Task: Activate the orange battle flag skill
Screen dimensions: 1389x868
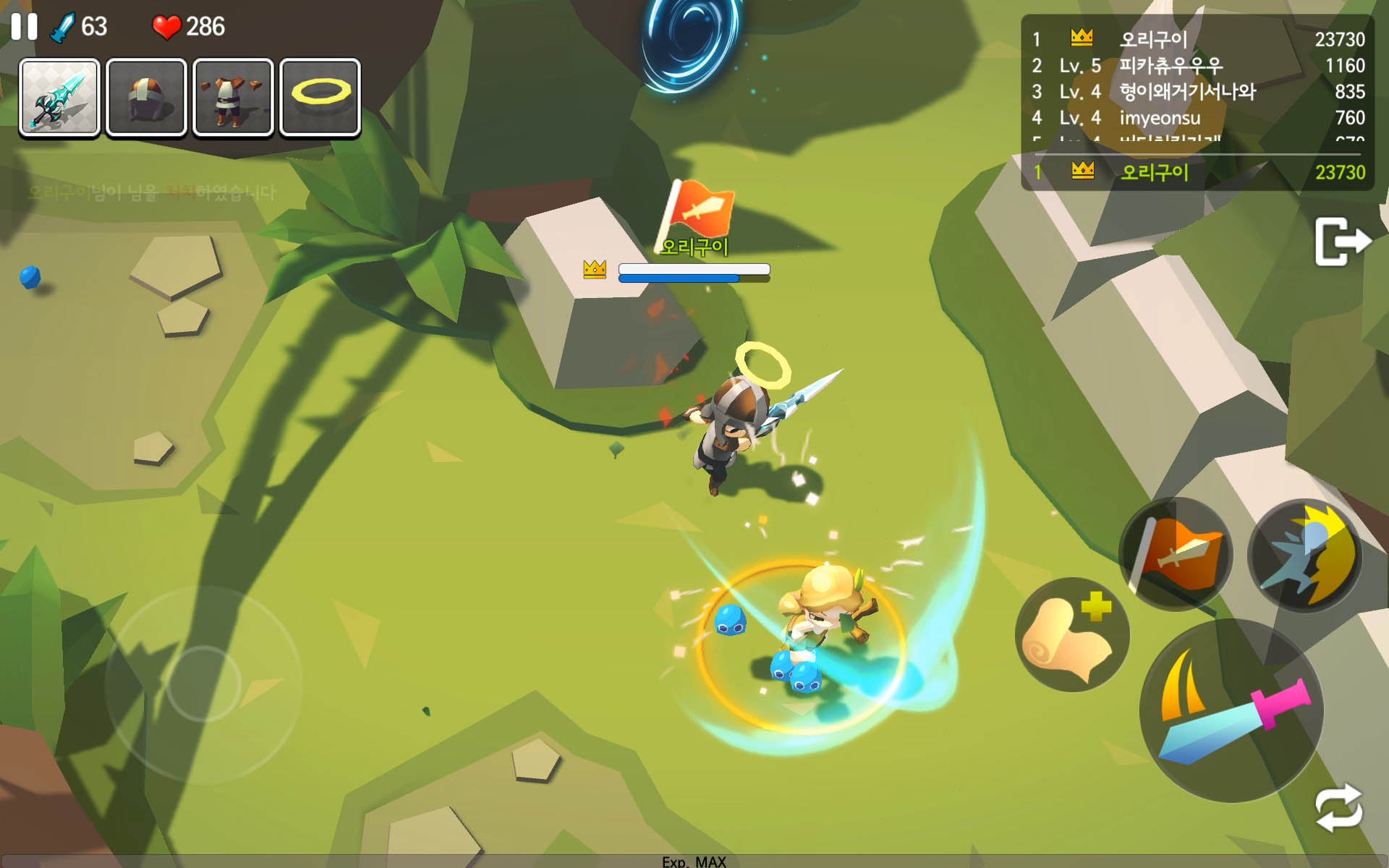Action: click(1175, 554)
